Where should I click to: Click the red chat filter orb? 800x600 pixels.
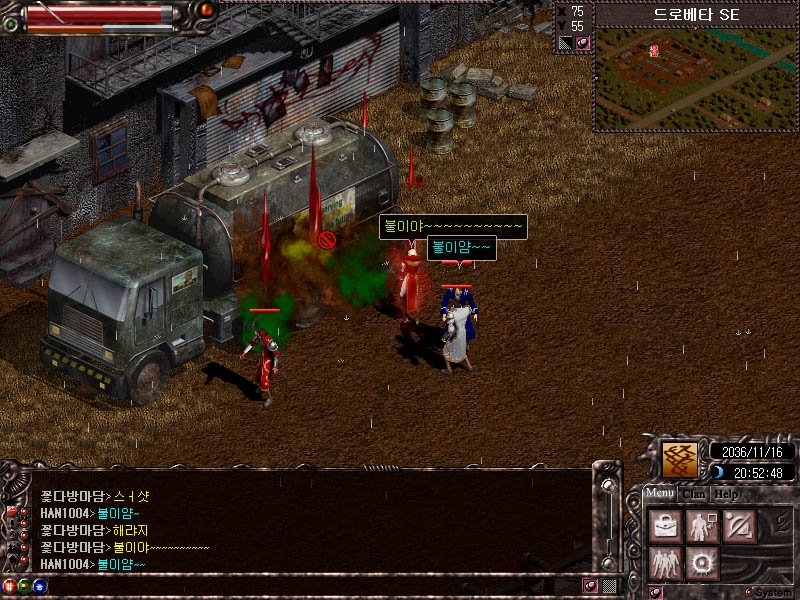(x=10, y=585)
